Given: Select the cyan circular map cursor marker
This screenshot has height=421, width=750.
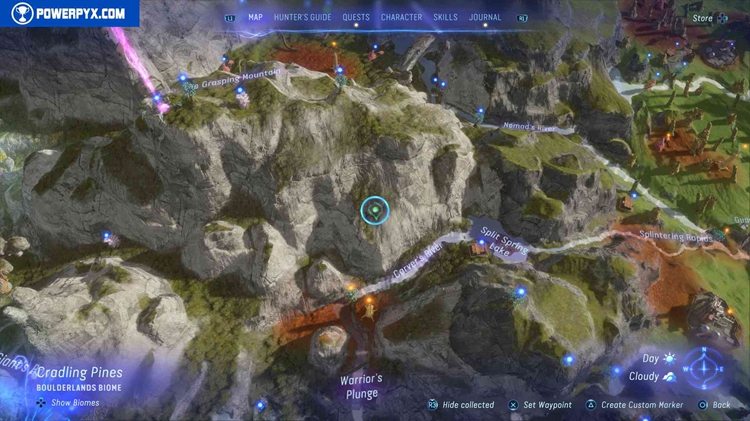Looking at the screenshot, I should tap(375, 210).
